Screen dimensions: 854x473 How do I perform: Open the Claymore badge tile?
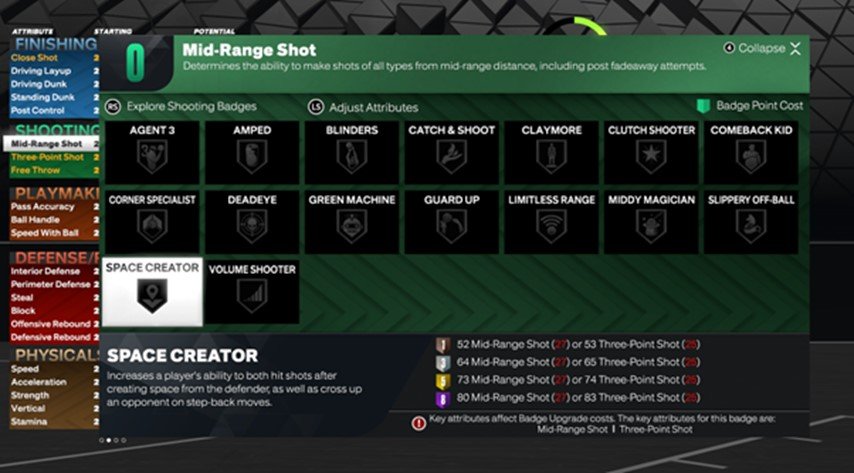(x=551, y=153)
